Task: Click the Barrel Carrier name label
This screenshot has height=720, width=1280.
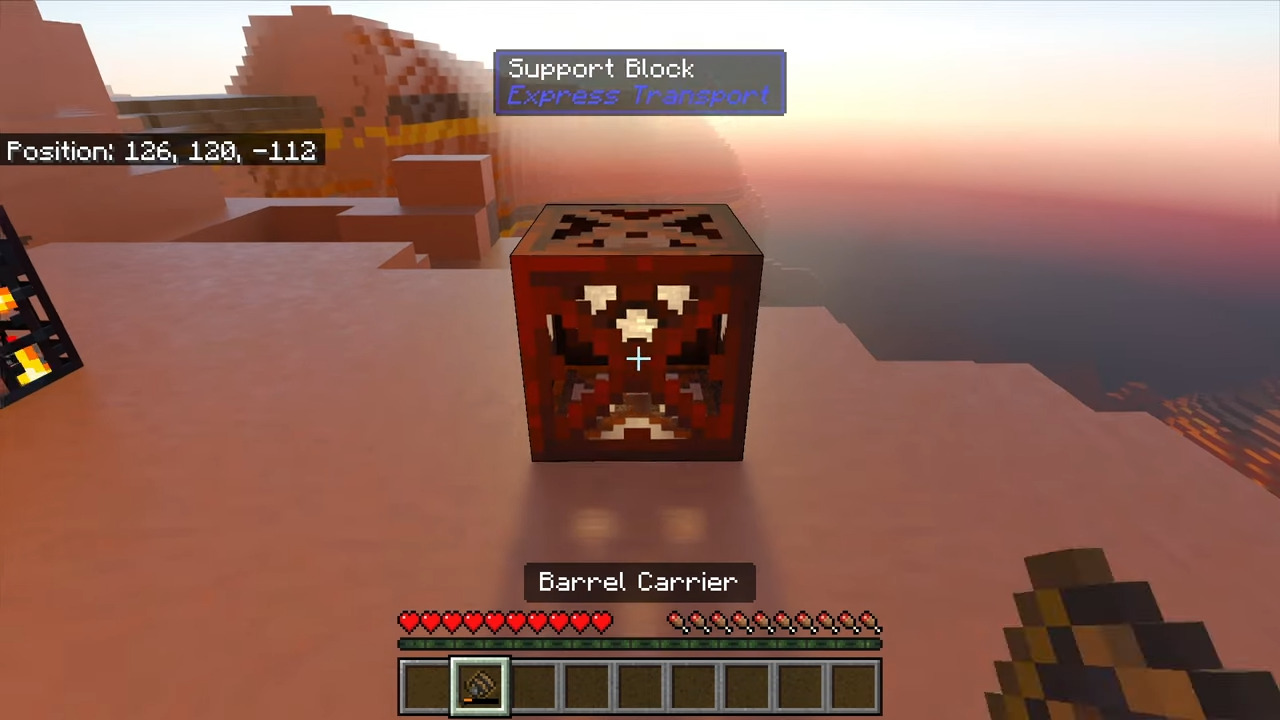Action: click(639, 582)
